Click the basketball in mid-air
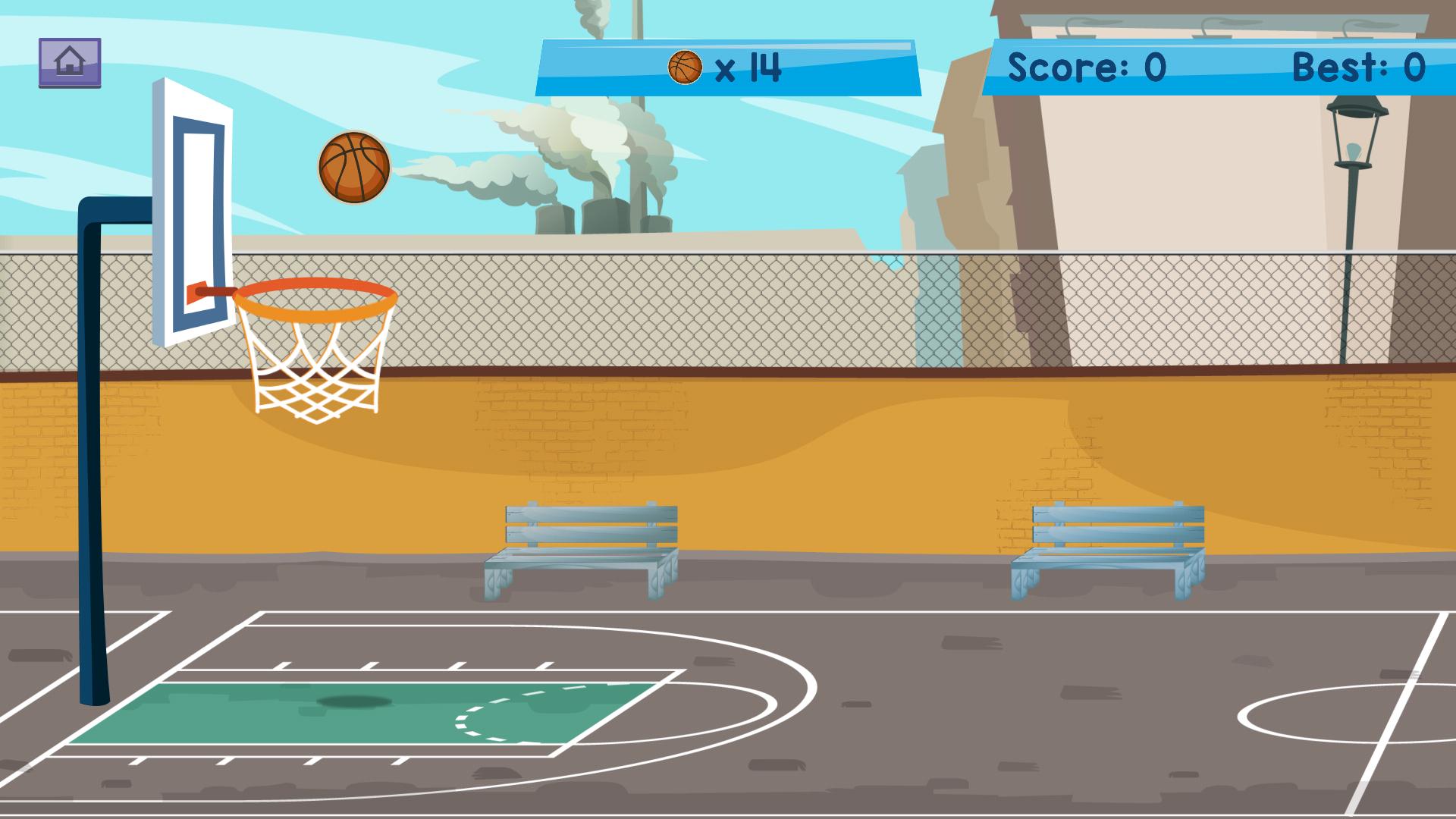Screen dimensions: 1456x819 353,168
